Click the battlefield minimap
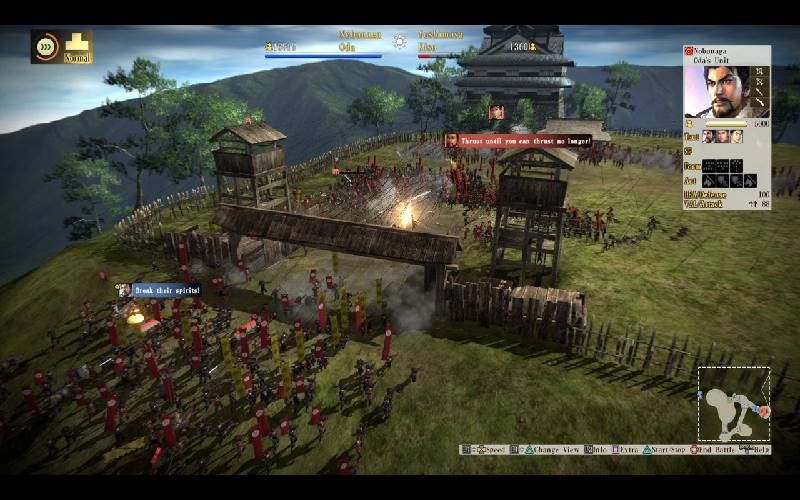The height and width of the screenshot is (500, 800). click(x=733, y=405)
